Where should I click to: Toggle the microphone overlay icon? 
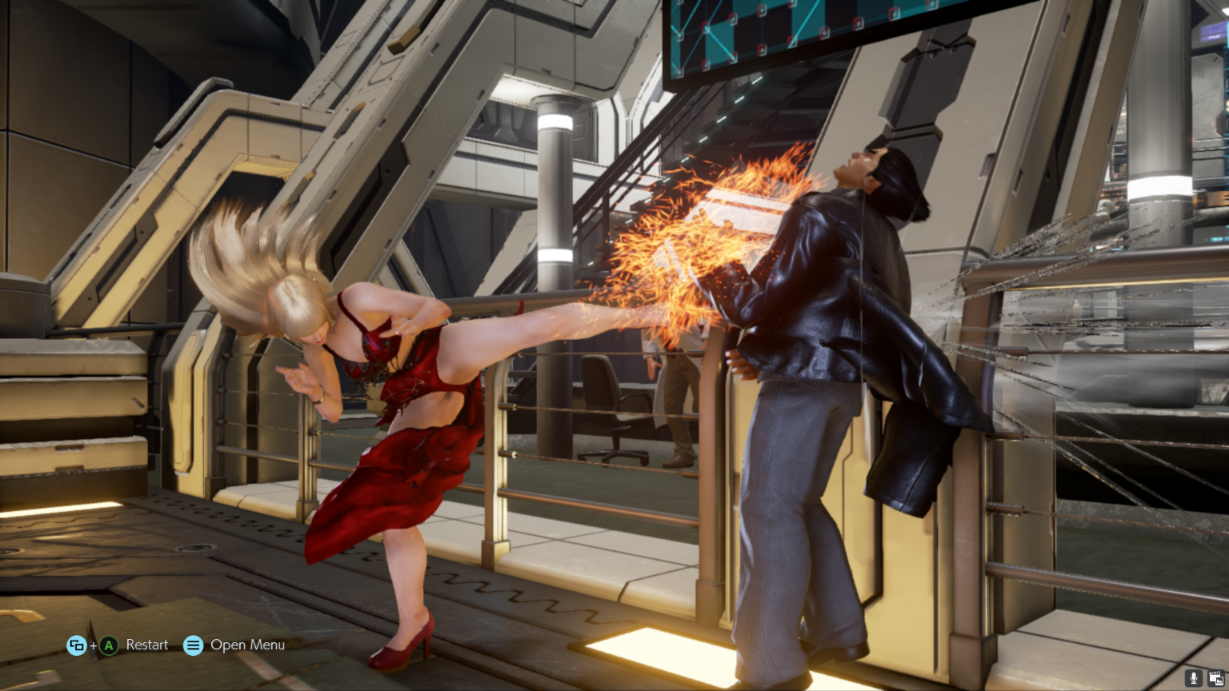(x=1193, y=679)
